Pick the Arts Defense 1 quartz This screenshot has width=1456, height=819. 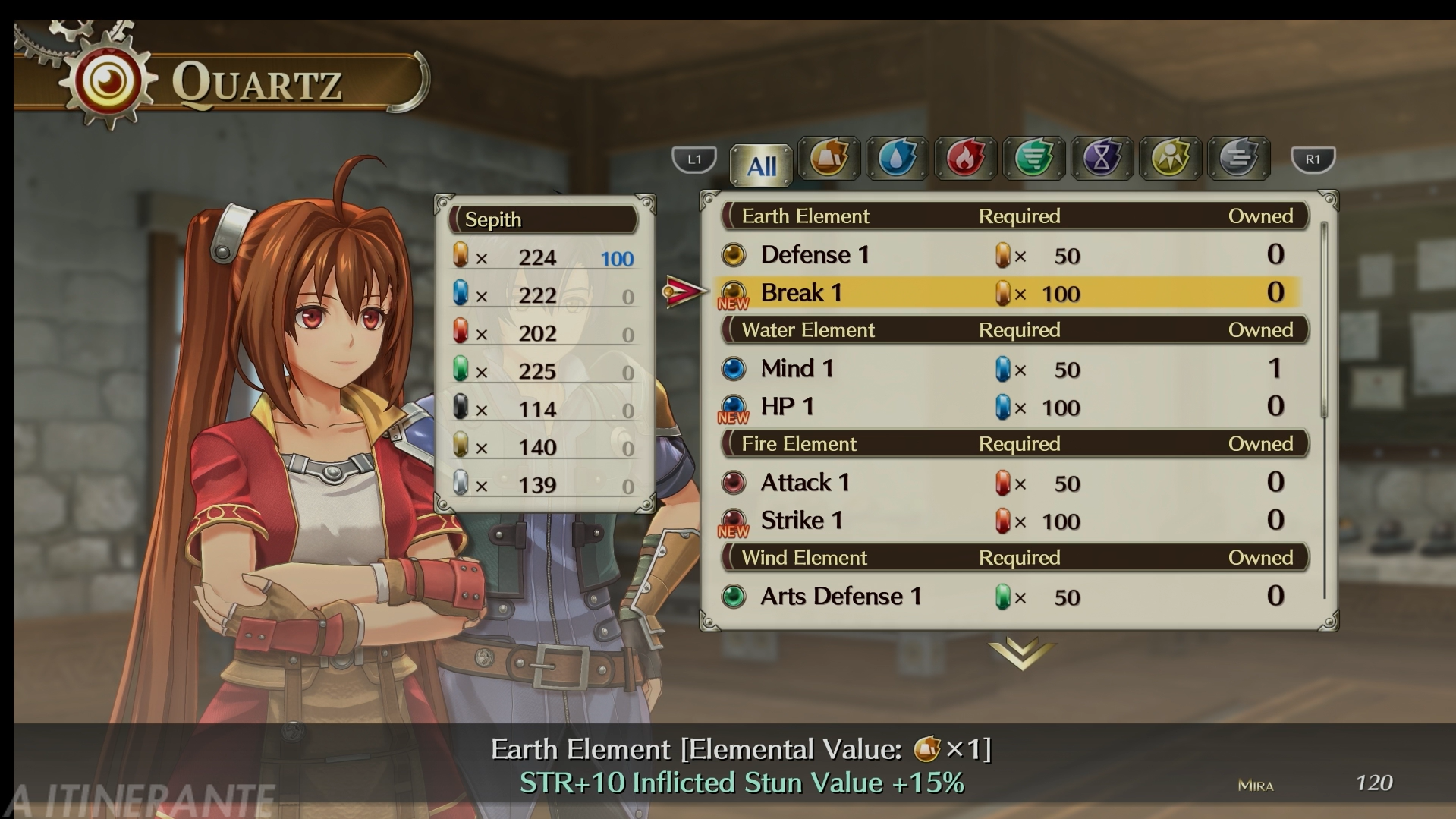click(1009, 597)
